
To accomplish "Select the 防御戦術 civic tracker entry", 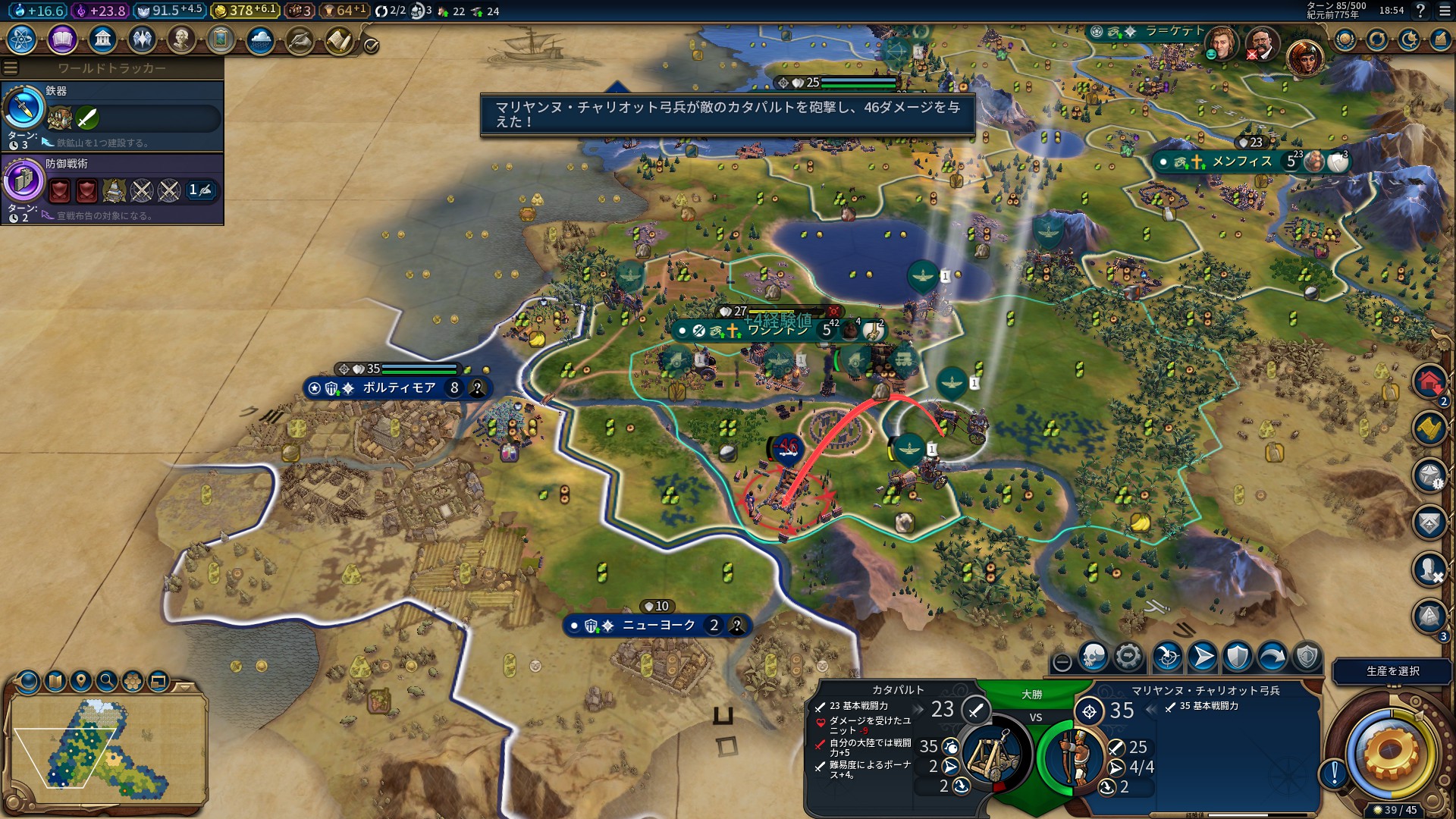I will (x=112, y=190).
